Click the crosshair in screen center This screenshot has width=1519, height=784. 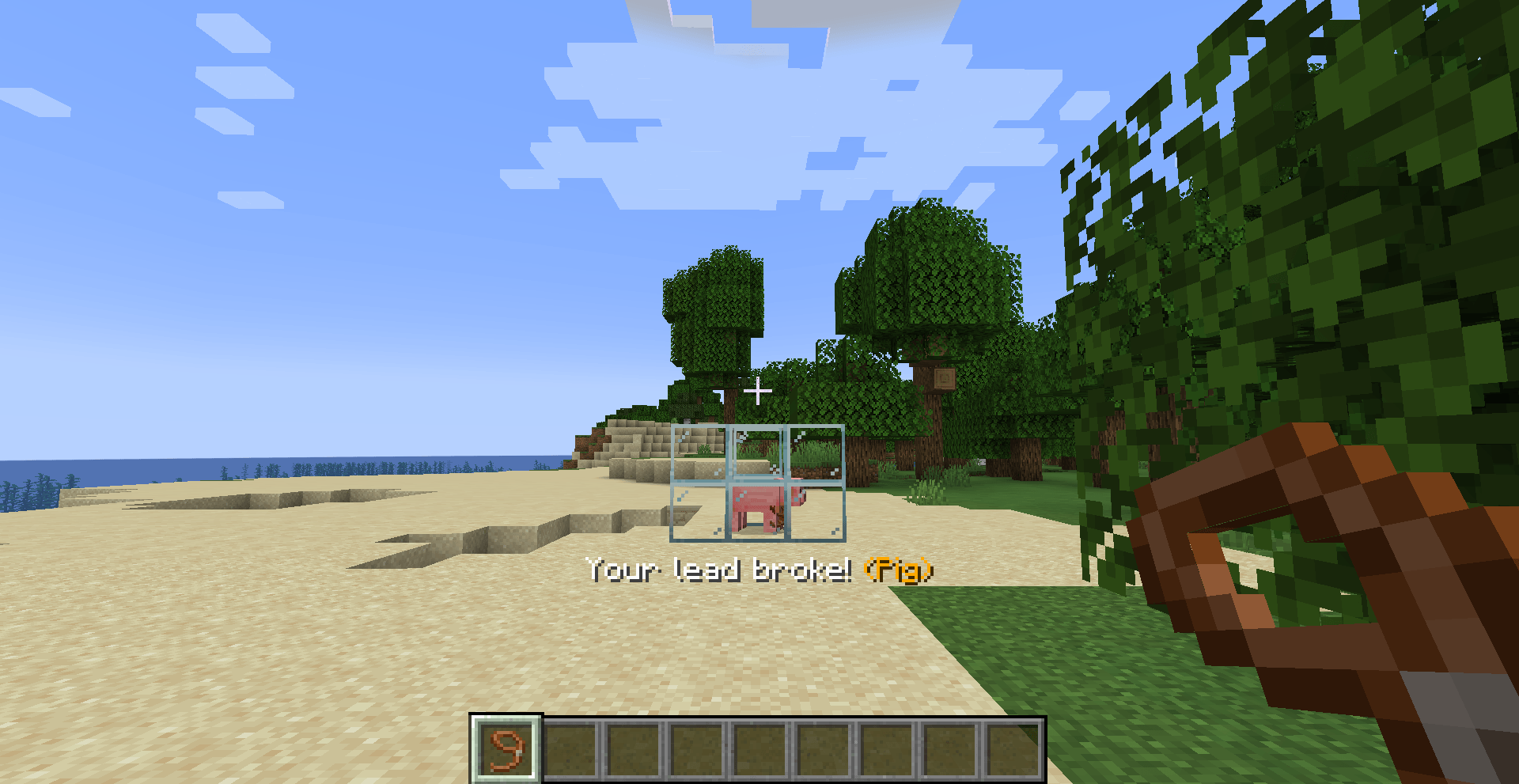coord(756,391)
